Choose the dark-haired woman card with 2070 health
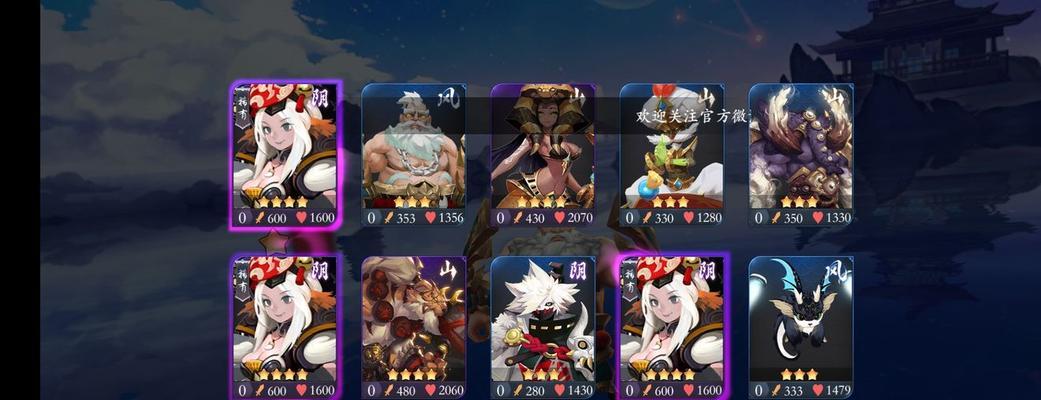 point(542,155)
